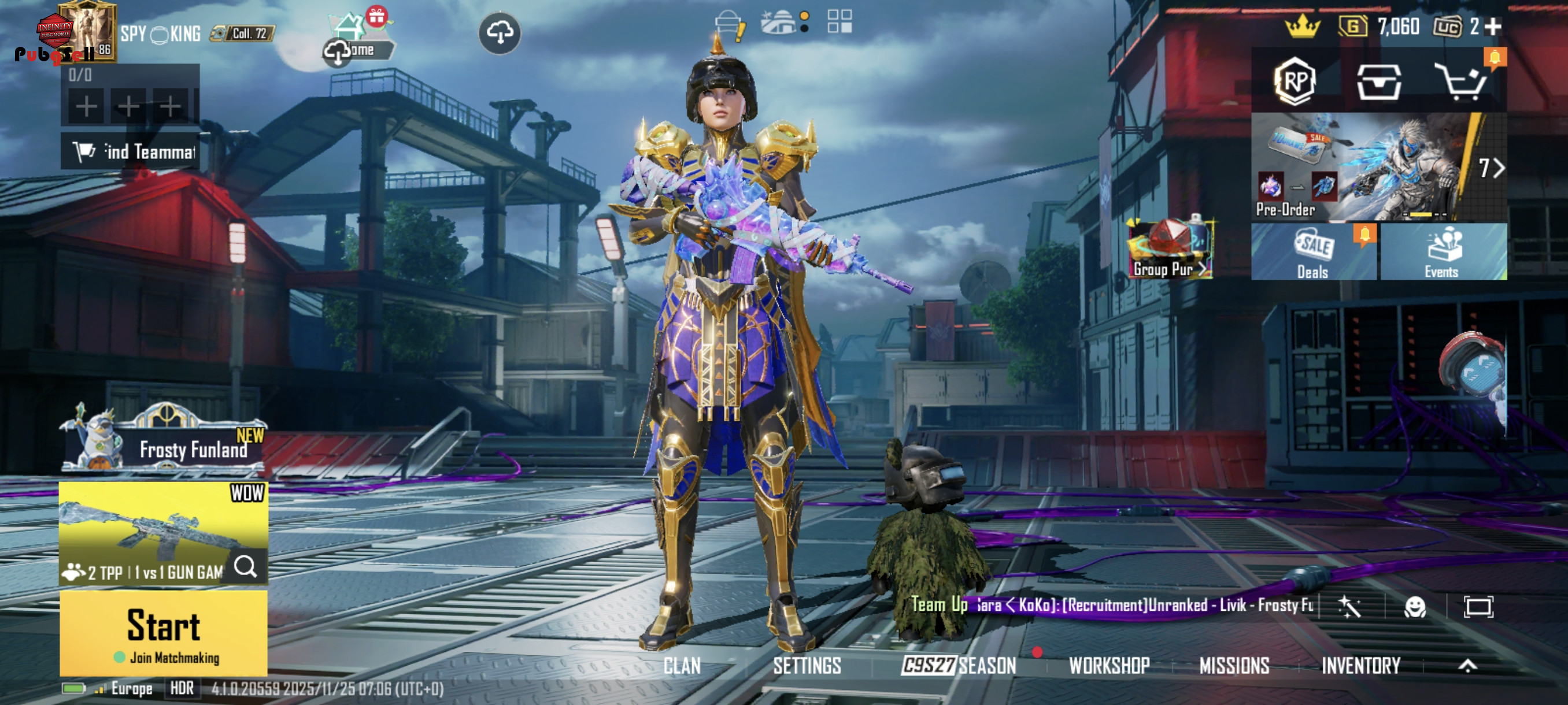Viewport: 1568px width, 705px height.
Task: Open the Missions menu
Action: tap(1234, 666)
